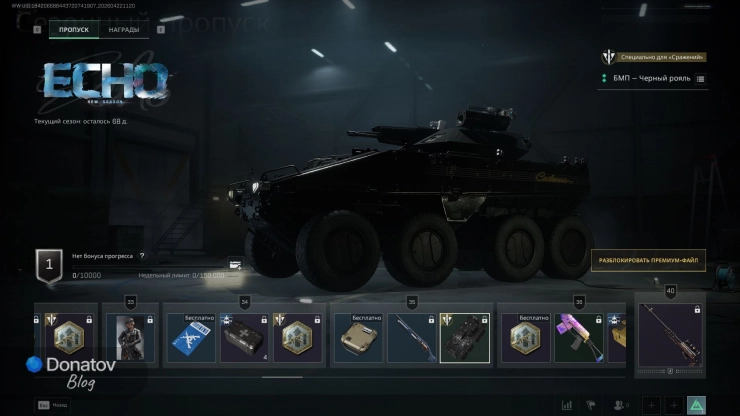This screenshot has height=416, width=740.
Task: Pick the free tan supply case reward
Action: click(358, 338)
